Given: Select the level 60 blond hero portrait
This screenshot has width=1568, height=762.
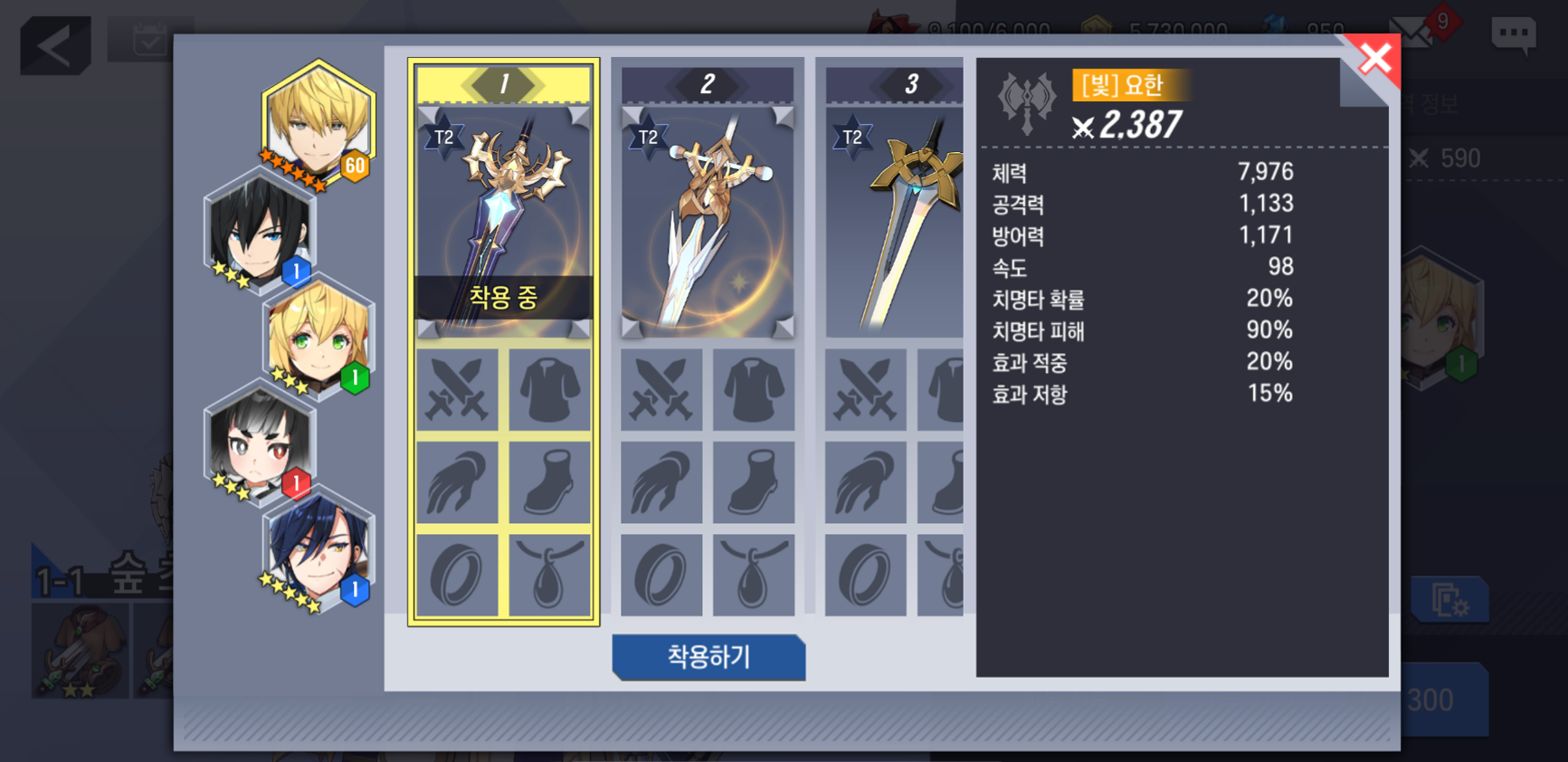Looking at the screenshot, I should pyautogui.click(x=318, y=124).
